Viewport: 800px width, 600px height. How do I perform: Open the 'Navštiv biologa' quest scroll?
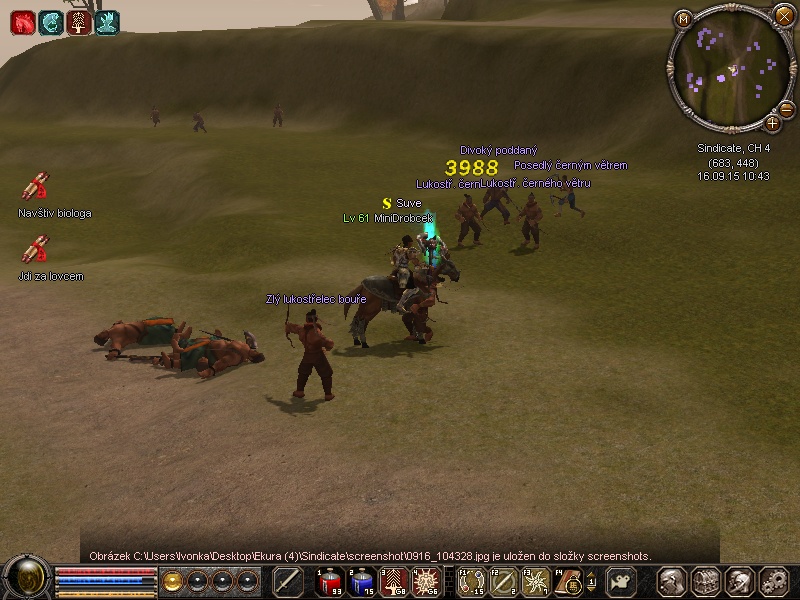tap(35, 187)
